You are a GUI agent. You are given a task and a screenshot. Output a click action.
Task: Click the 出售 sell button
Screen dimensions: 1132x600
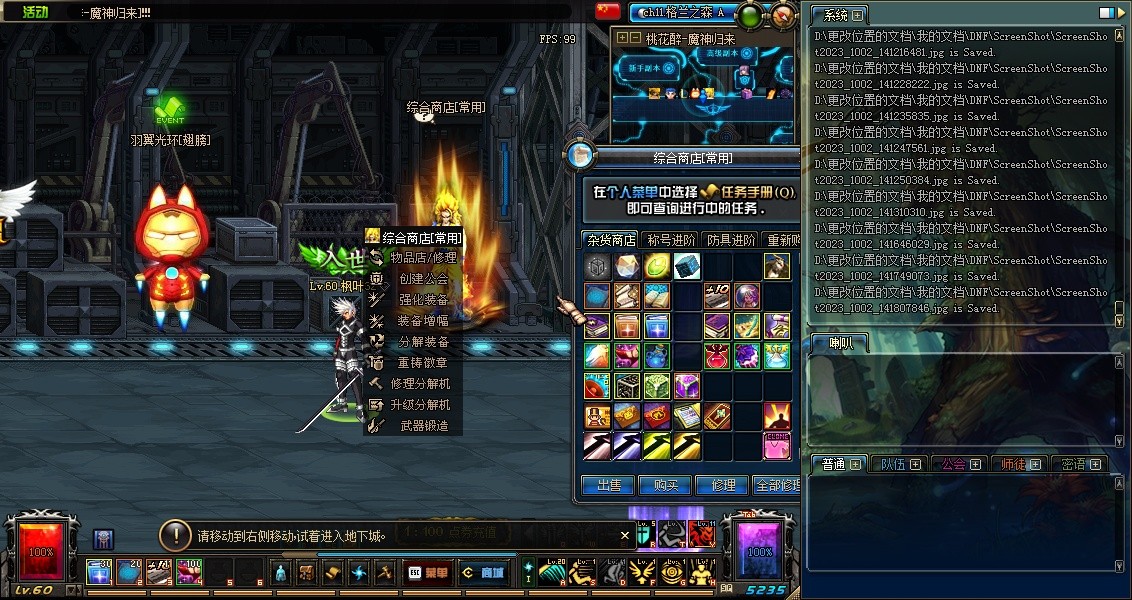point(608,486)
